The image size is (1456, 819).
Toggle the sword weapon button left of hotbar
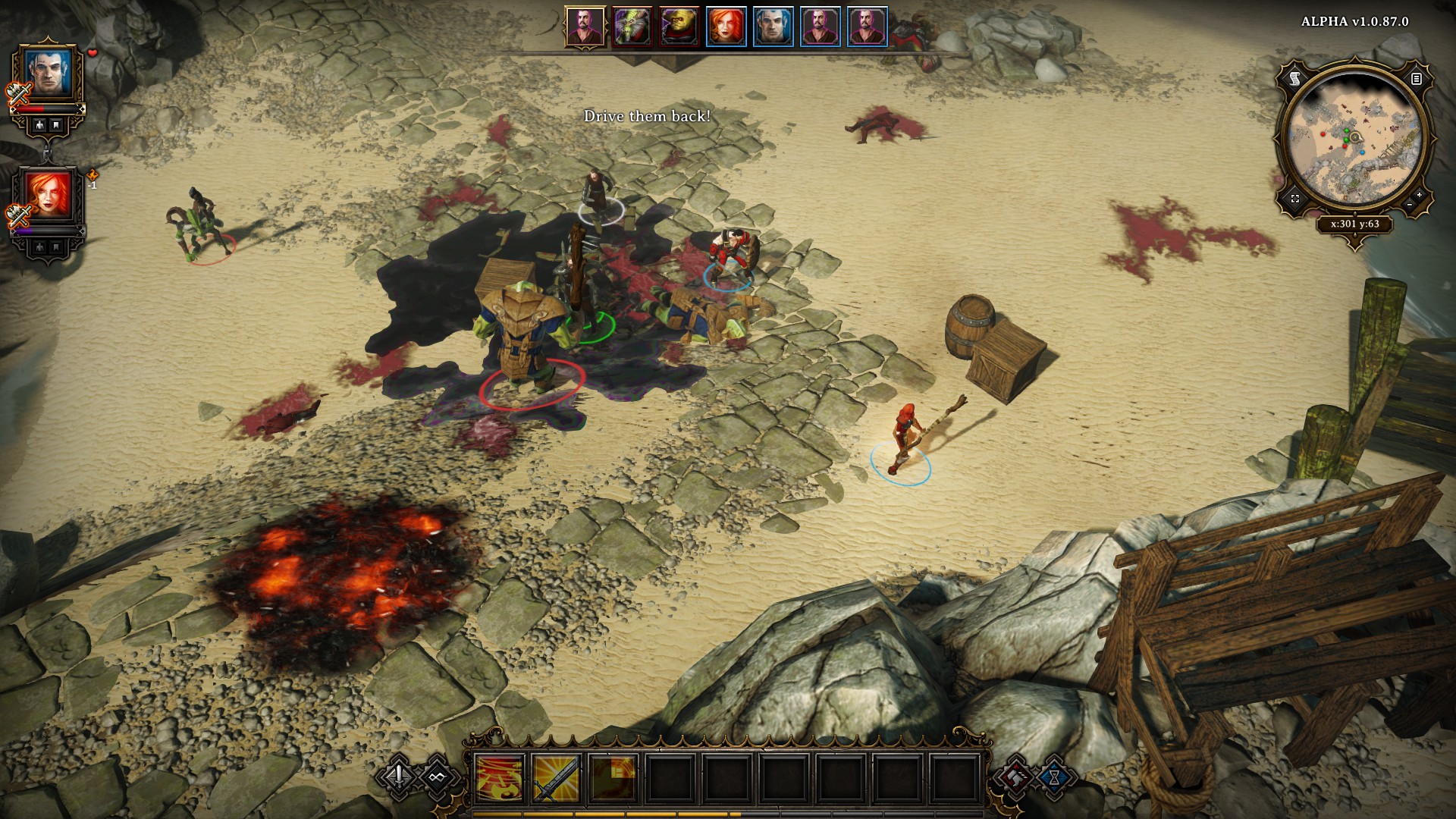(x=399, y=776)
